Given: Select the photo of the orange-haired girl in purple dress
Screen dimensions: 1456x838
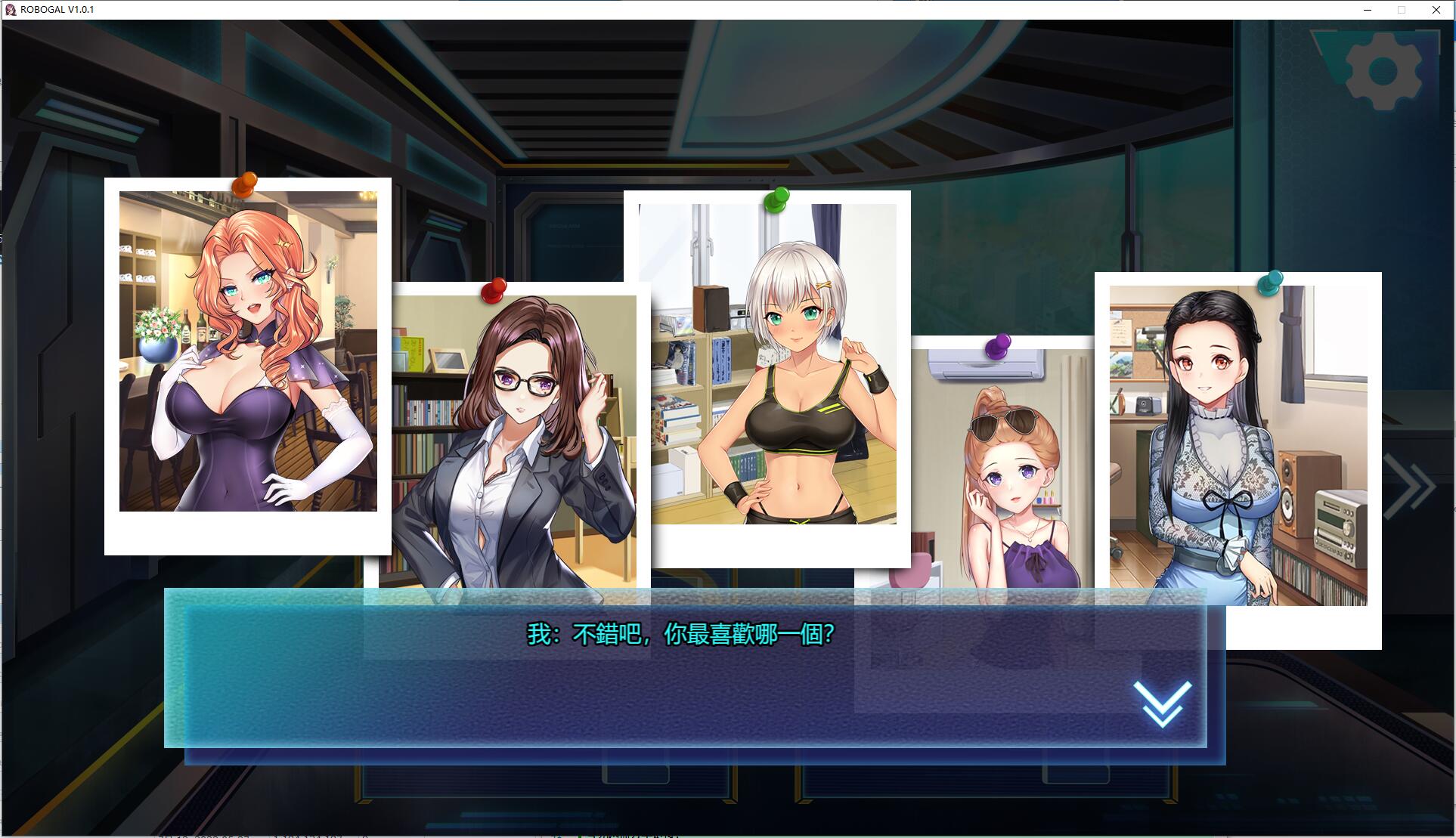Looking at the screenshot, I should (249, 355).
